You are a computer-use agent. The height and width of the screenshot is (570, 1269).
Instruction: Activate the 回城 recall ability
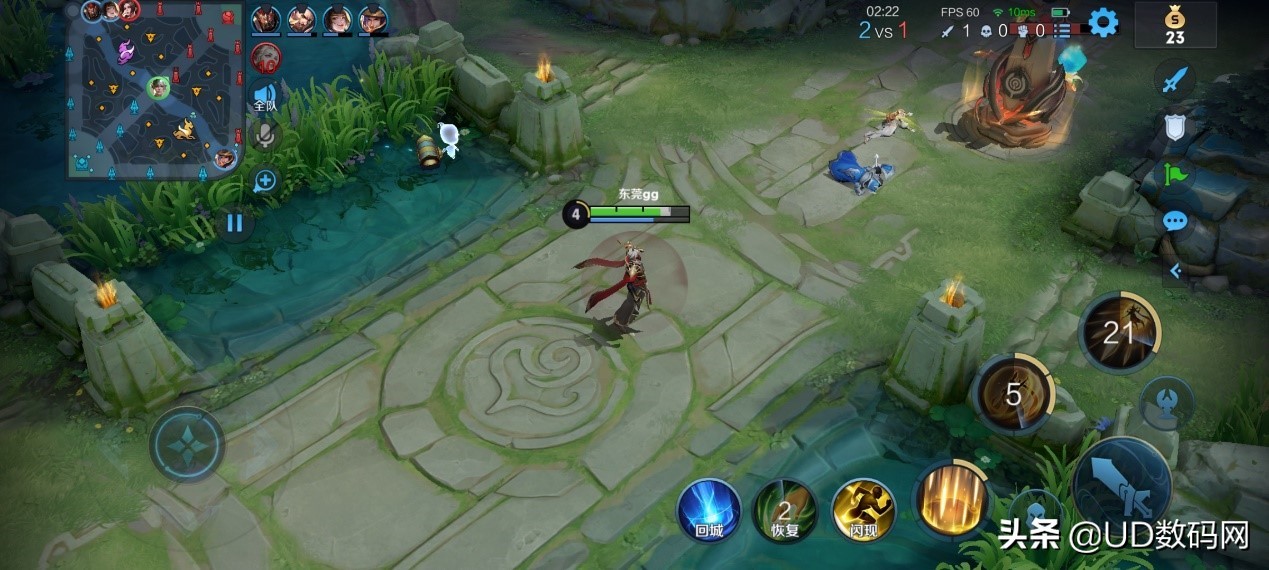click(x=709, y=509)
